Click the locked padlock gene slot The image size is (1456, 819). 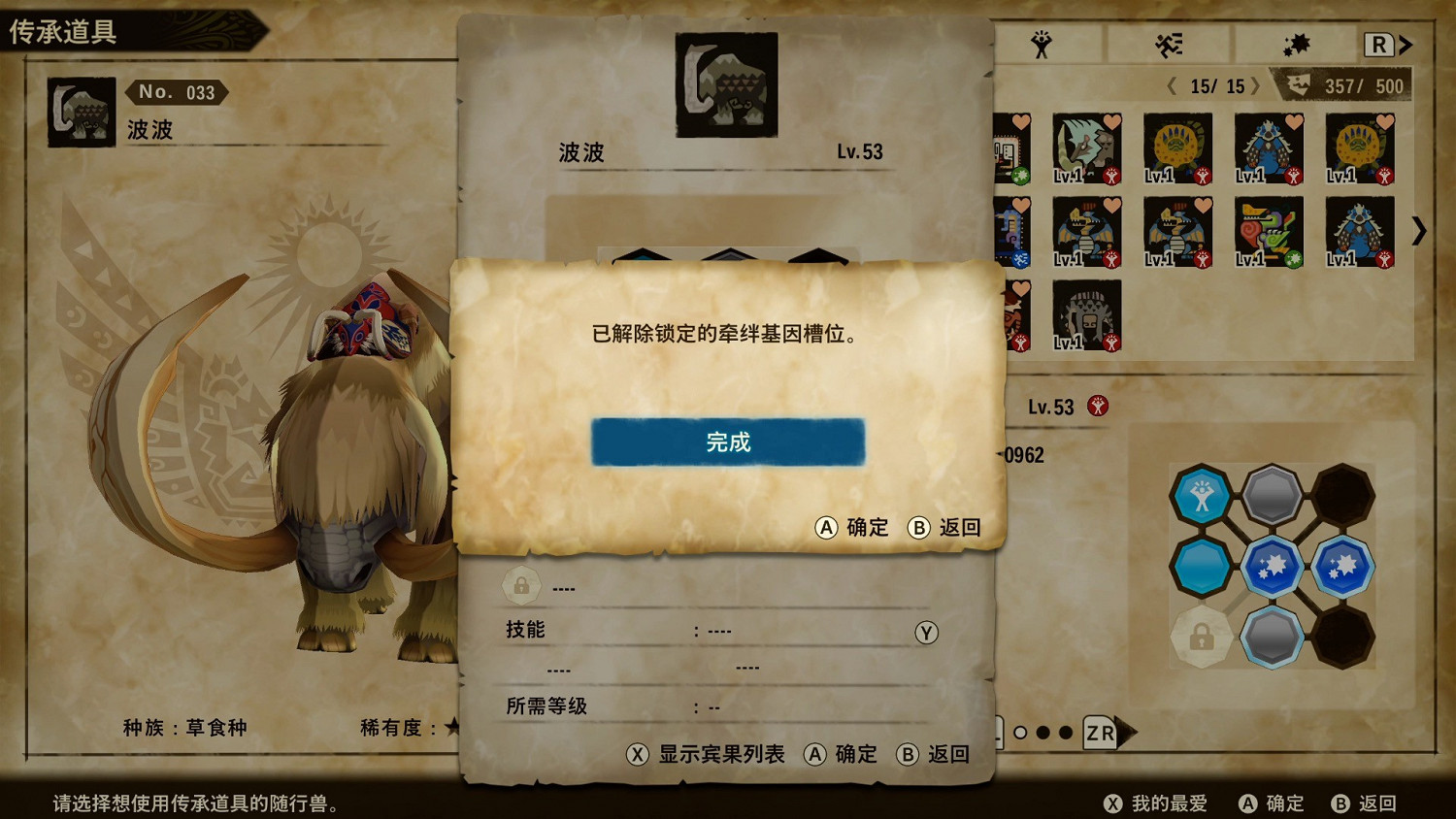(x=1202, y=636)
